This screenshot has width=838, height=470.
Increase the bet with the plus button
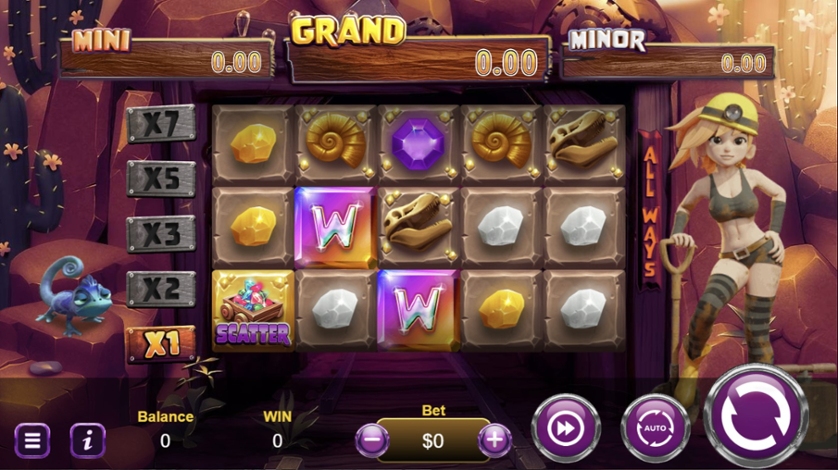pos(494,439)
